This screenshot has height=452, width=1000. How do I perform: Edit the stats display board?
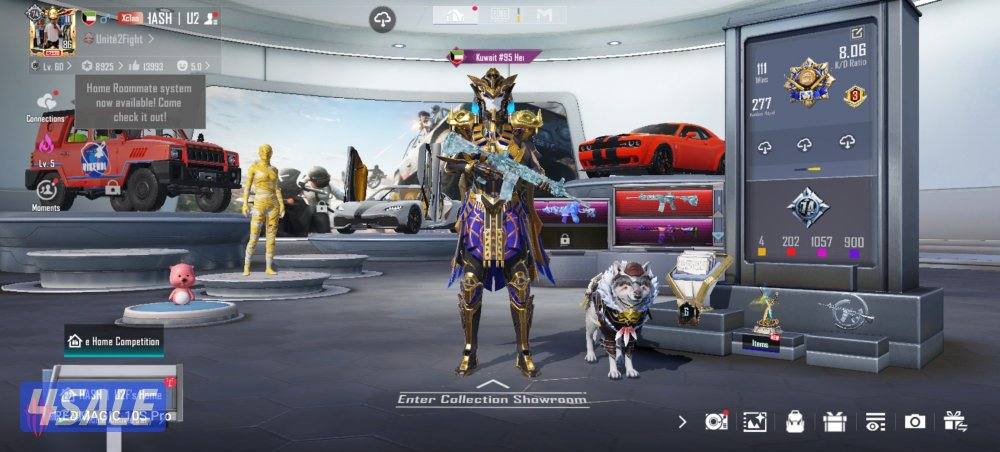[x=858, y=36]
